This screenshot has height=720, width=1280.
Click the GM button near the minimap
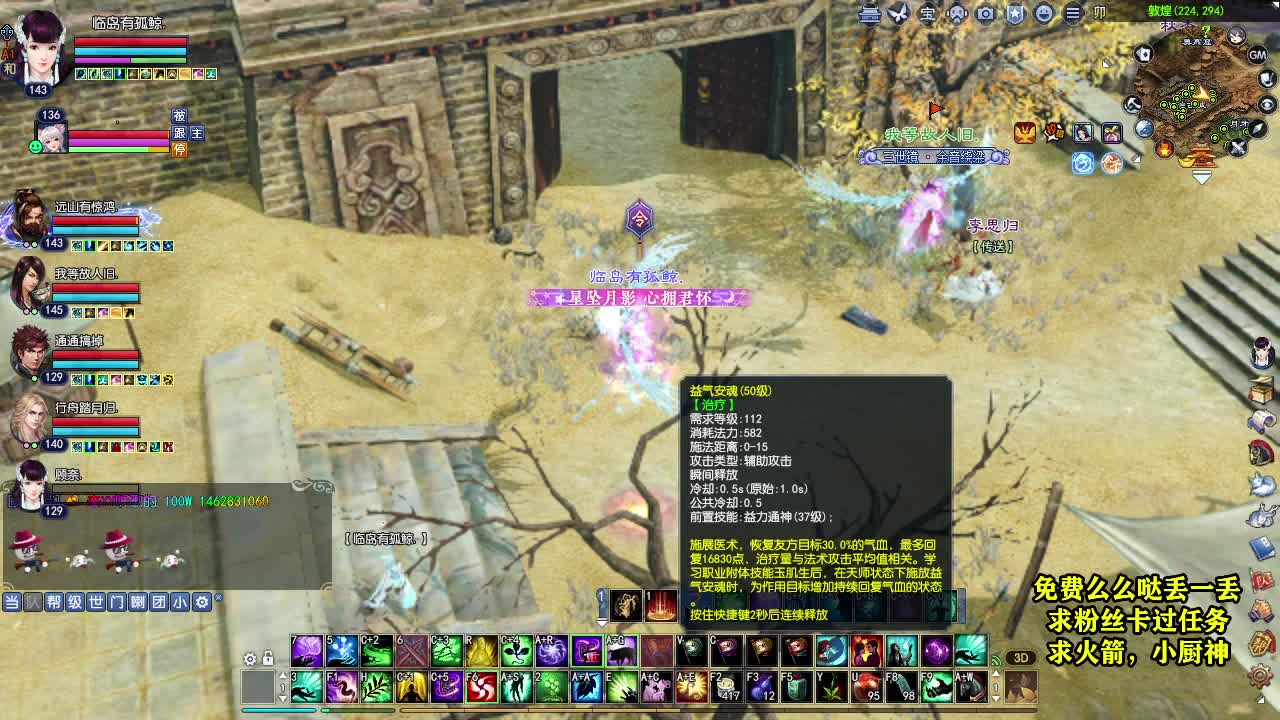pyautogui.click(x=1257, y=56)
